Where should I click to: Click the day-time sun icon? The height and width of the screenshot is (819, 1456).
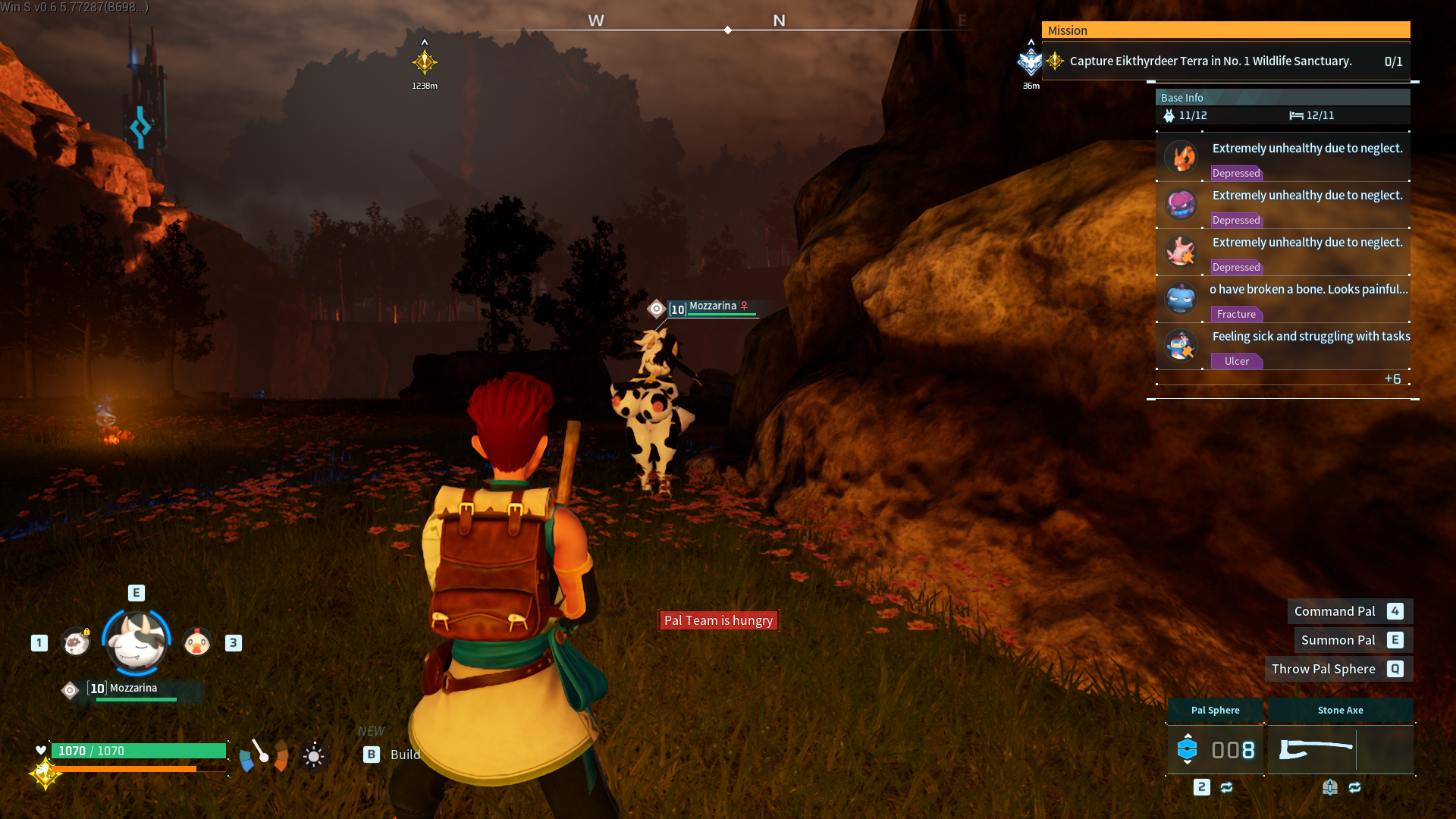313,756
